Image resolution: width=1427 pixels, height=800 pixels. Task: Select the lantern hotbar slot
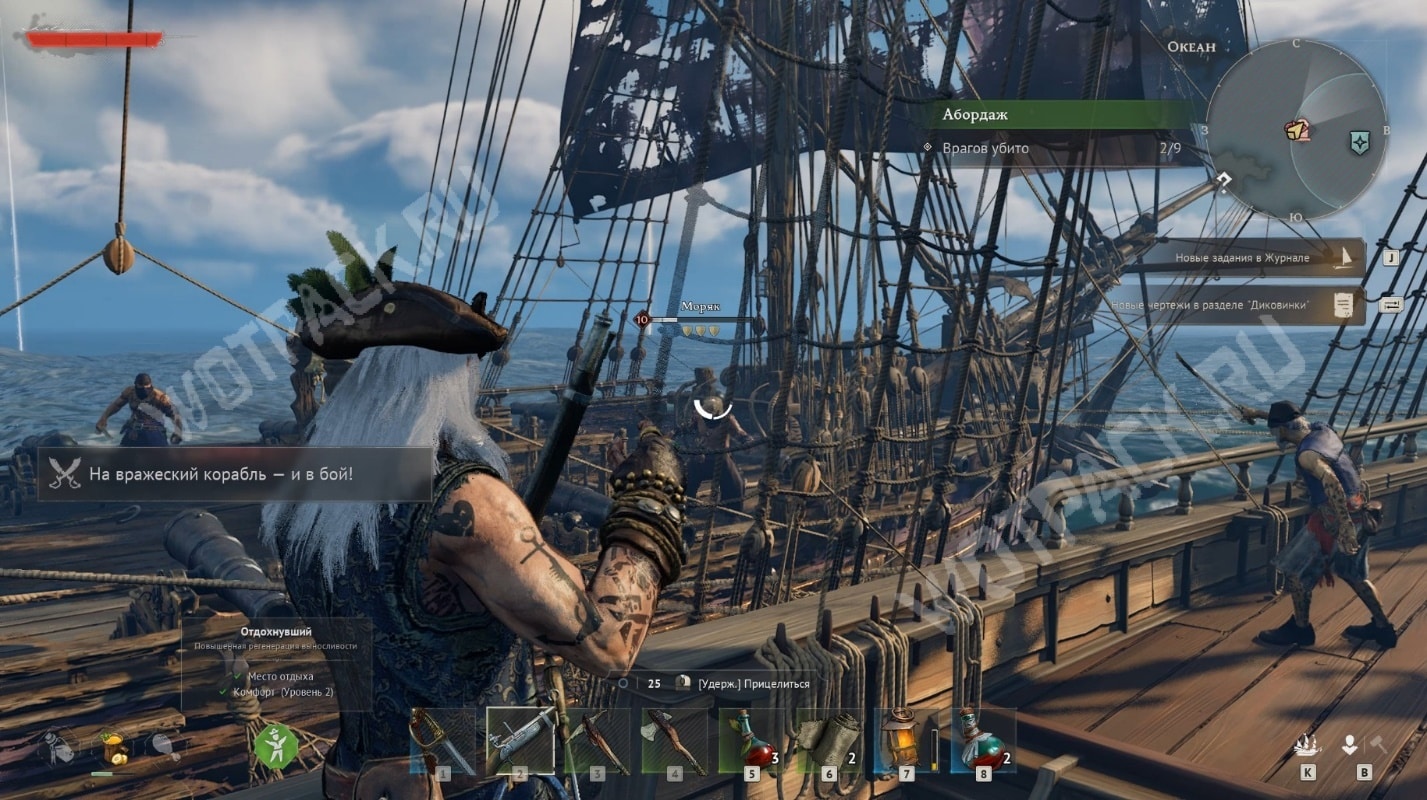click(905, 741)
